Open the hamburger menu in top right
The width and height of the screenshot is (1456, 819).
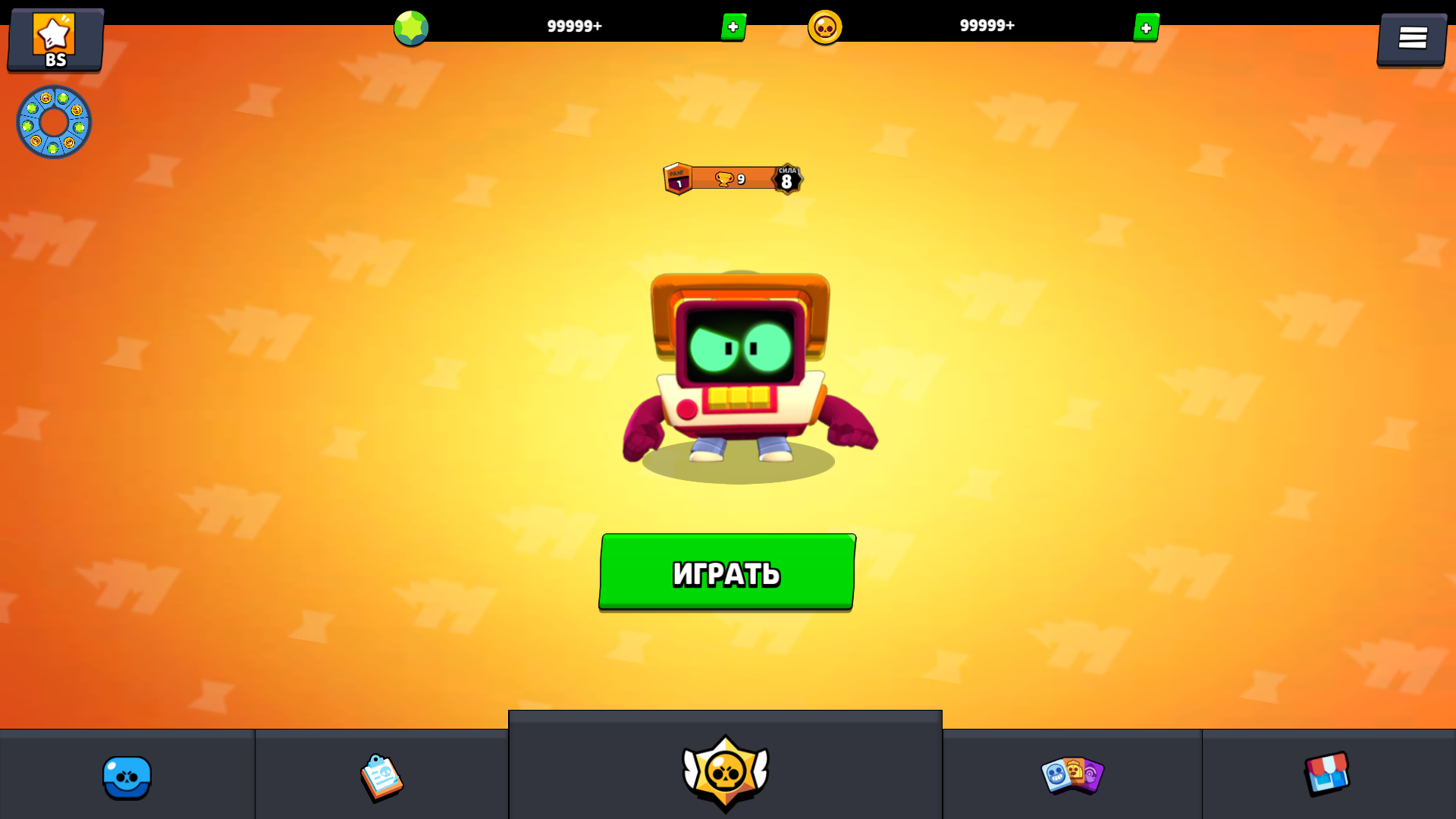tap(1411, 37)
